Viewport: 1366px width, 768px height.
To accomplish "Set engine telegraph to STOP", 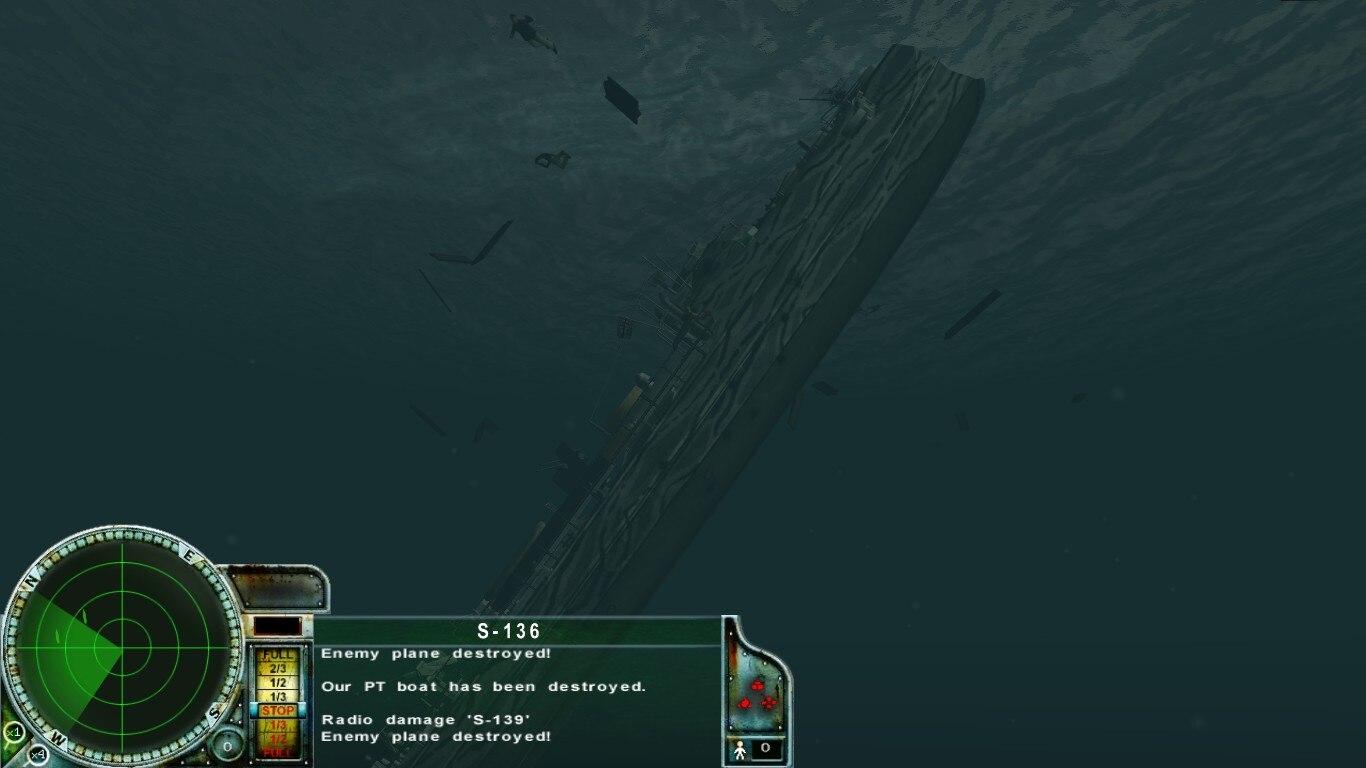I will click(278, 710).
